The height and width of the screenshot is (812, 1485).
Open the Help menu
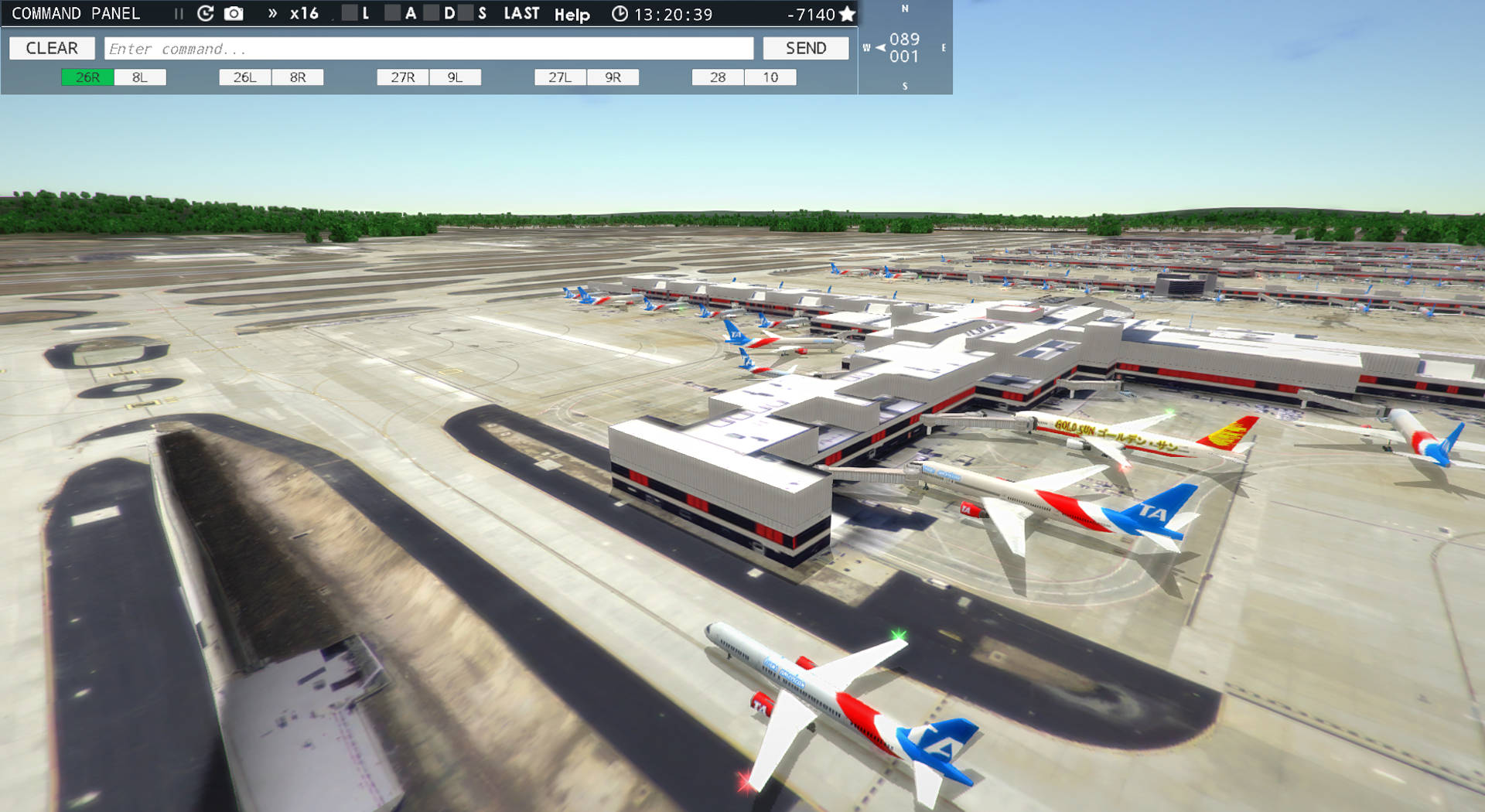tap(571, 14)
